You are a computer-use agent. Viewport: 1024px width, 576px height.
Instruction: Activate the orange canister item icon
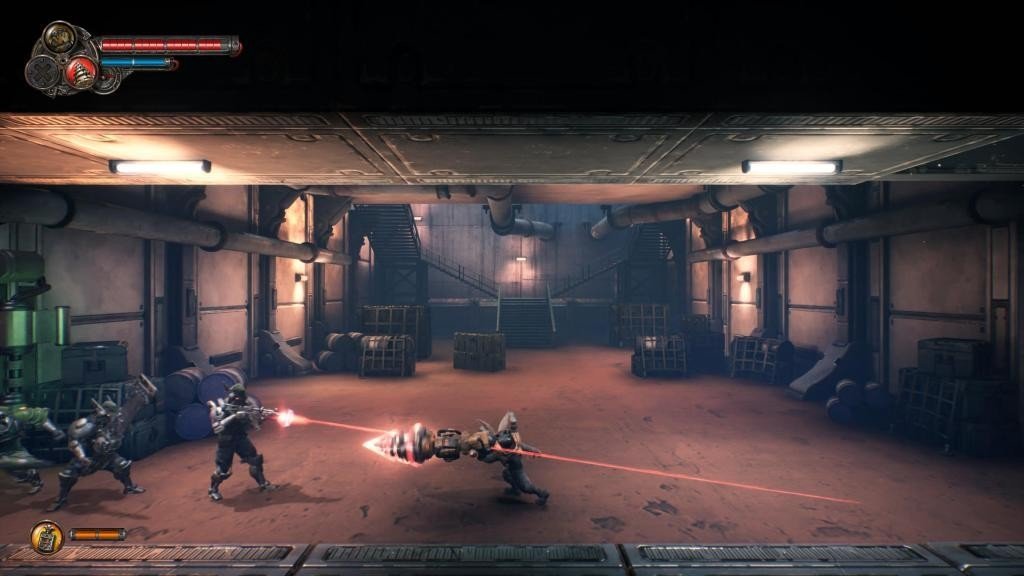46,537
